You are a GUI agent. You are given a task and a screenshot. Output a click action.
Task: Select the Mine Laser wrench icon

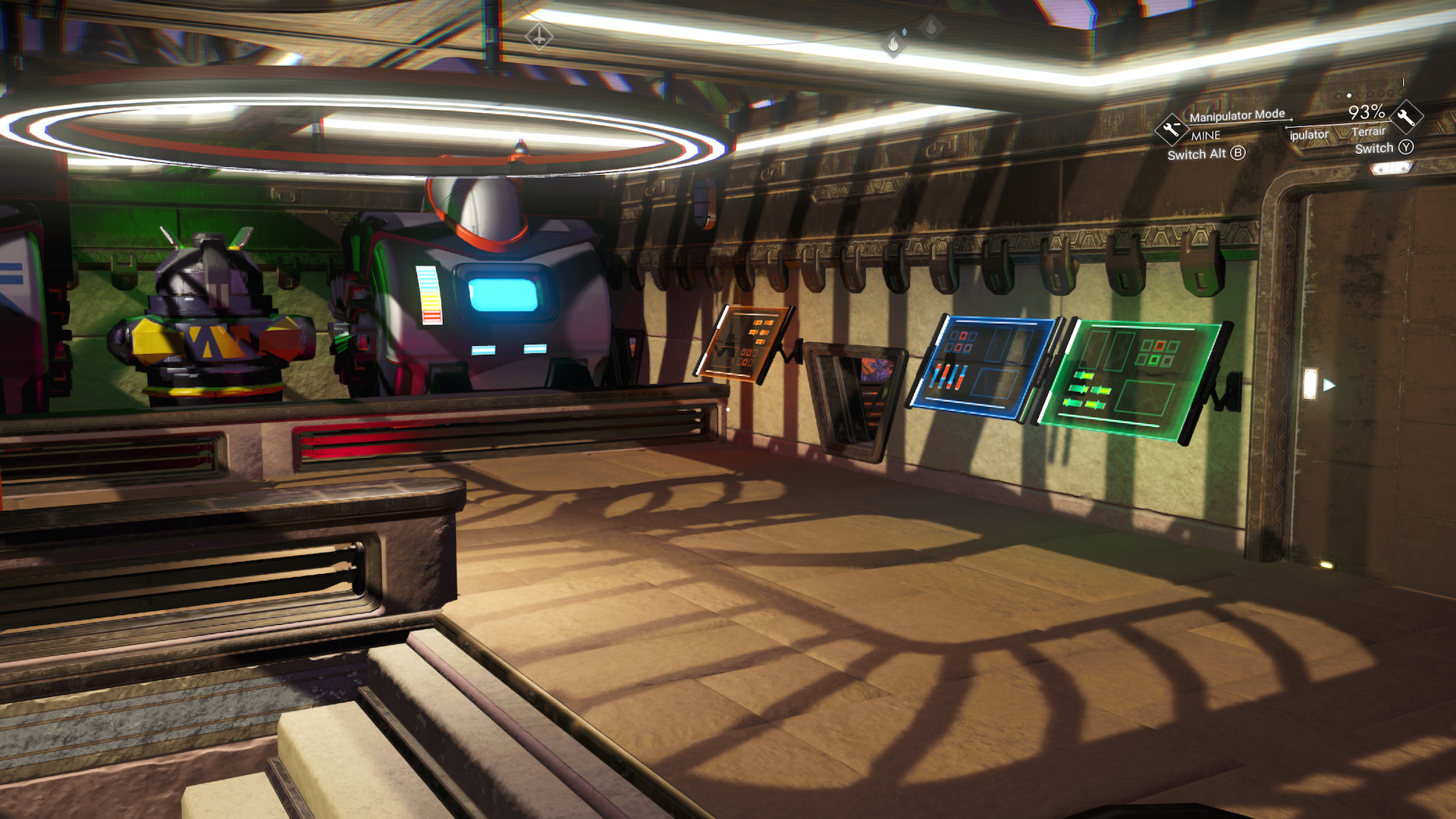pos(1172,129)
